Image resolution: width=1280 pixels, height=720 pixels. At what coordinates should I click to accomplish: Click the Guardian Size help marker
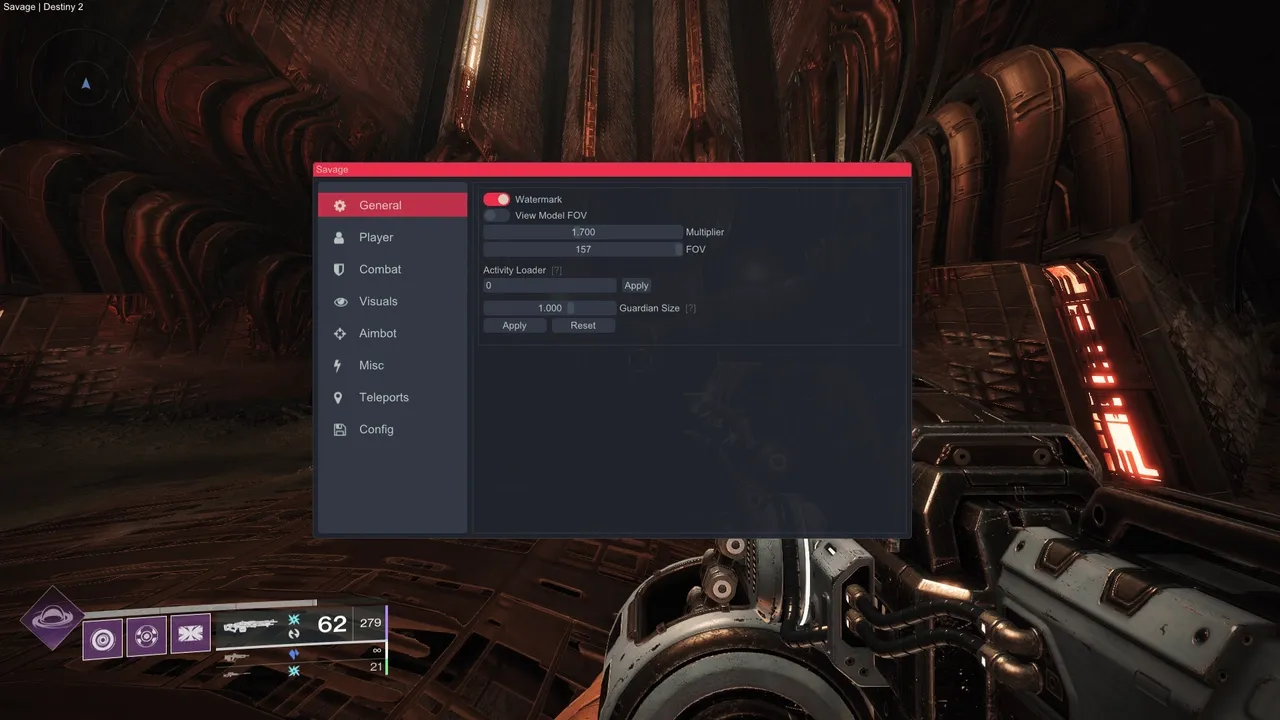click(x=691, y=308)
